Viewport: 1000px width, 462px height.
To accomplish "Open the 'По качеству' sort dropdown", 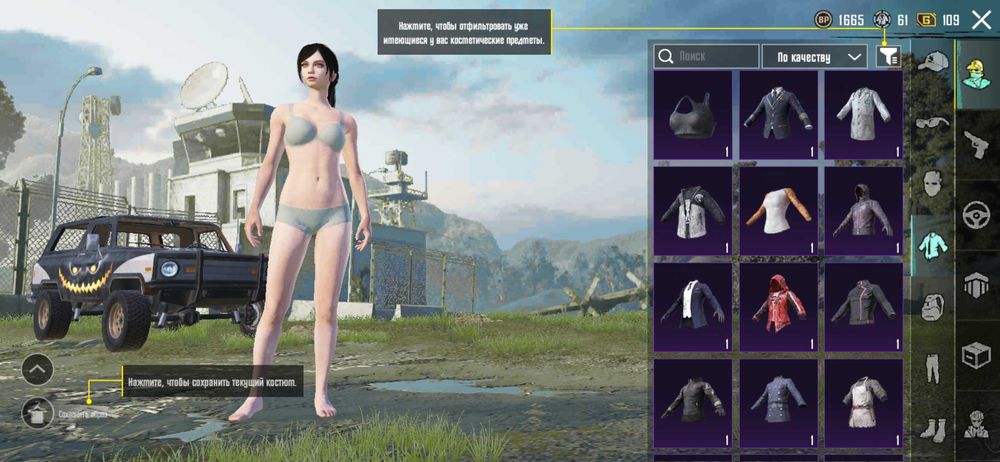I will (x=814, y=57).
